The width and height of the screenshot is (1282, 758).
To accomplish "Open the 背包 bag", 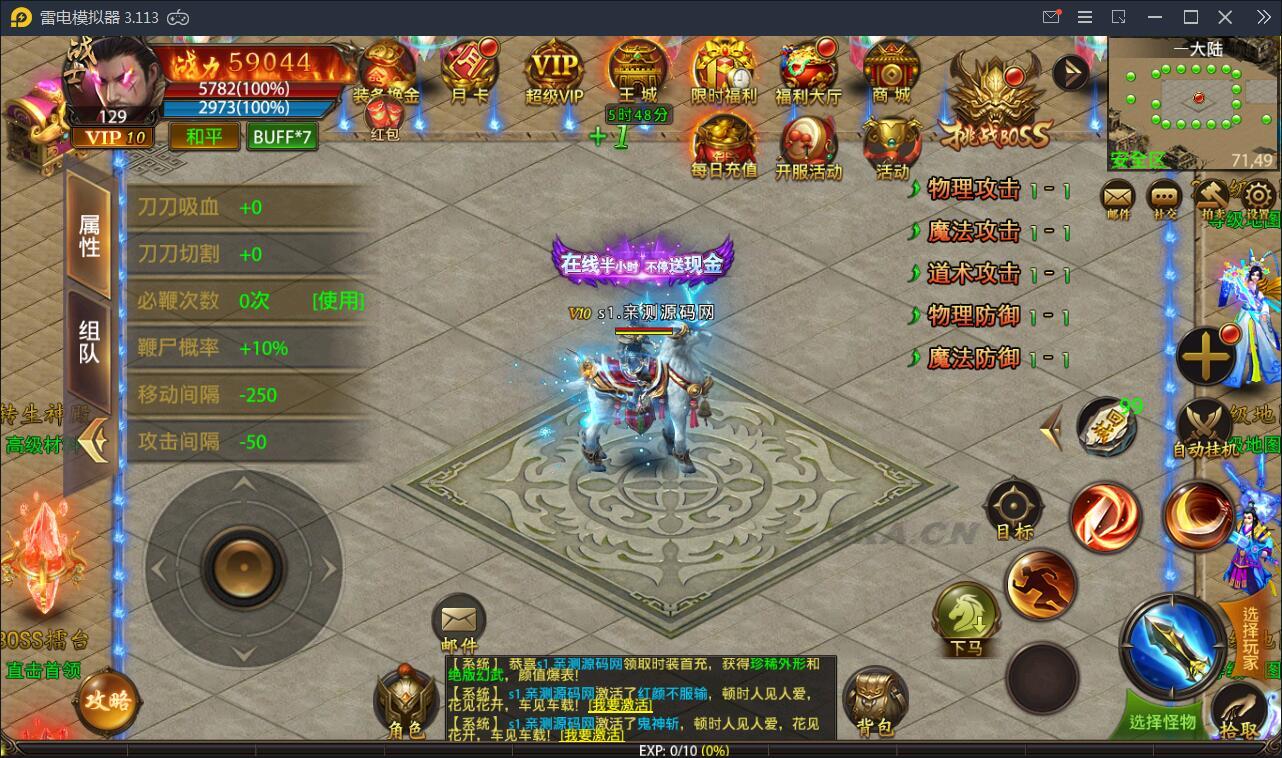I will 875,700.
